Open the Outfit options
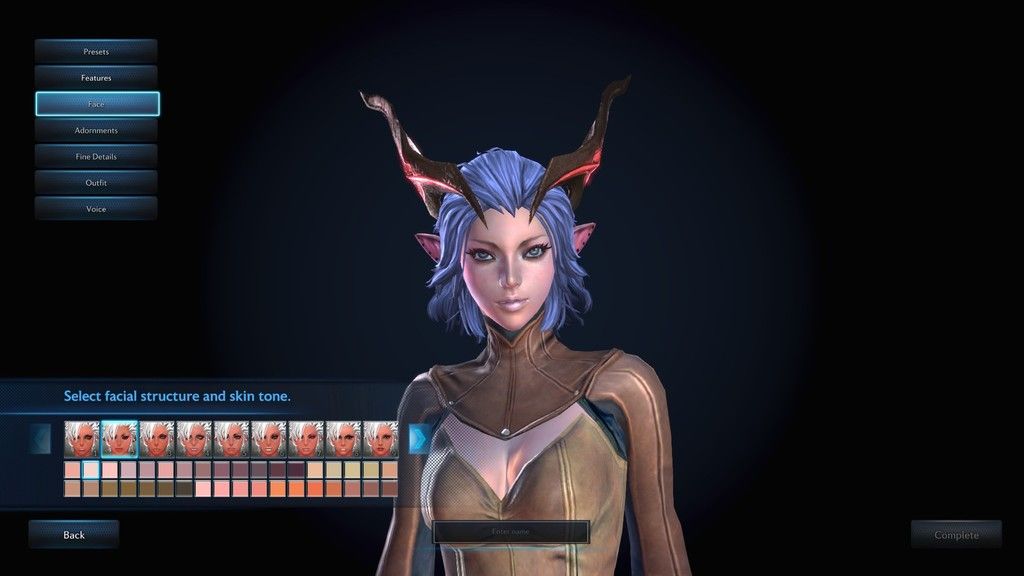The image size is (1024, 576). coord(96,182)
